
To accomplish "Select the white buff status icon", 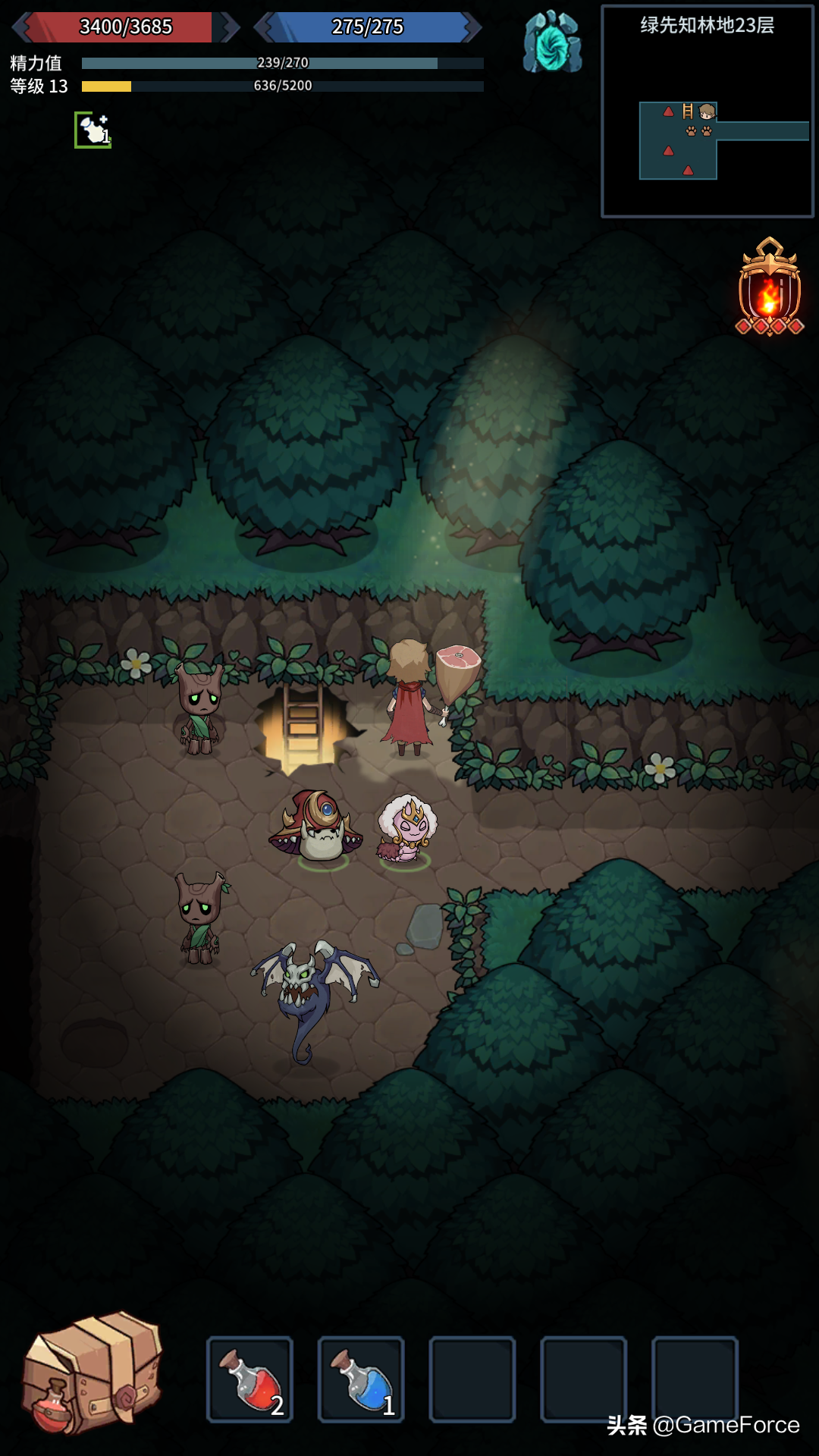I will pos(93,130).
